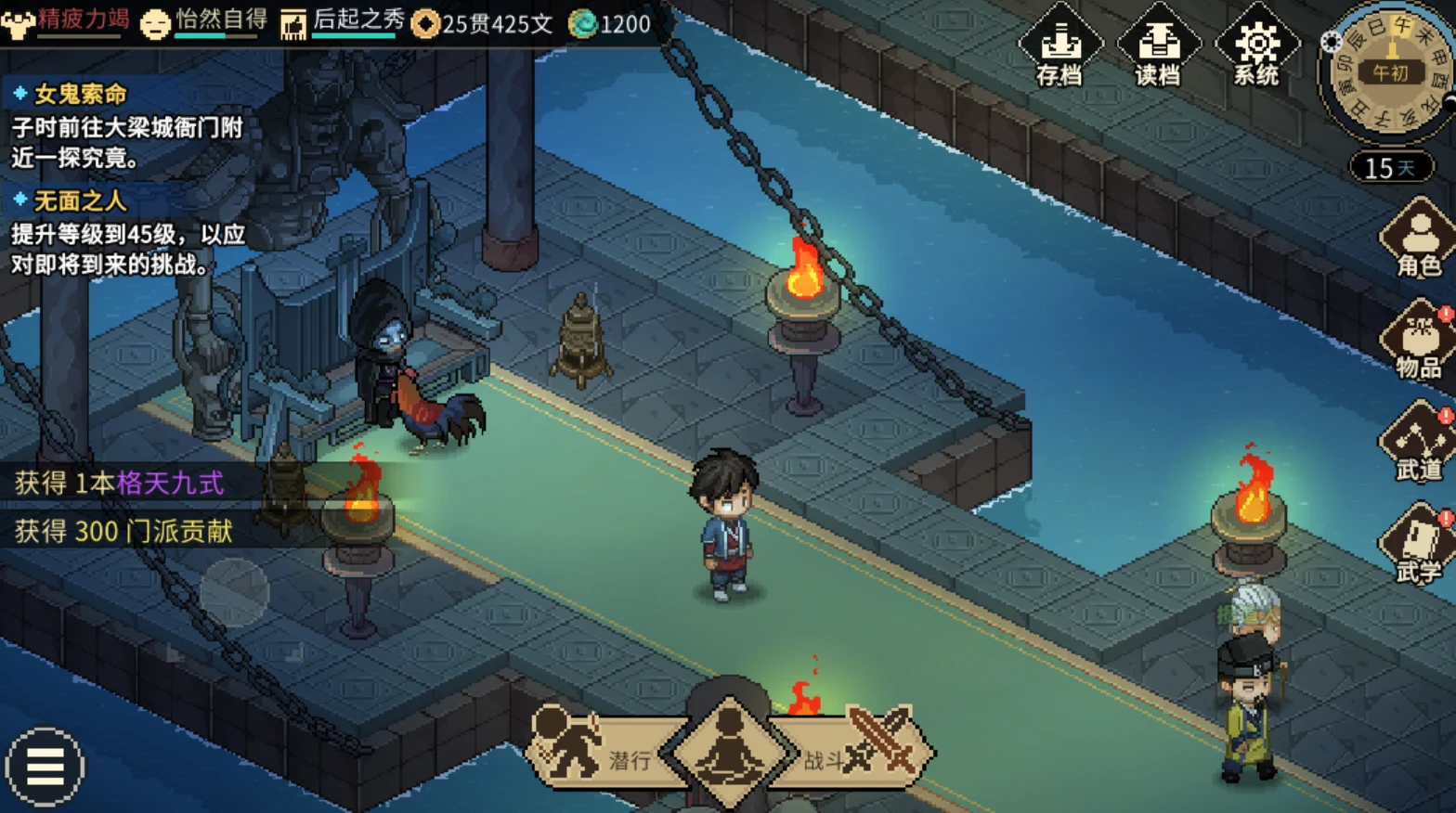Screen dimensions: 1456x813
Task: Open the 存档 save game menu
Action: [x=1059, y=47]
